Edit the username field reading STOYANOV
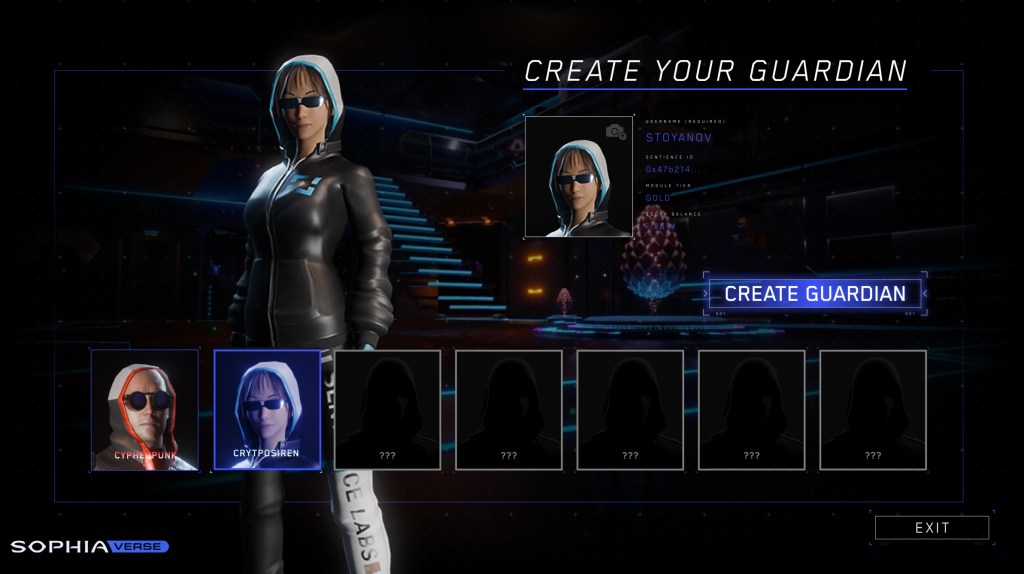 coord(679,137)
